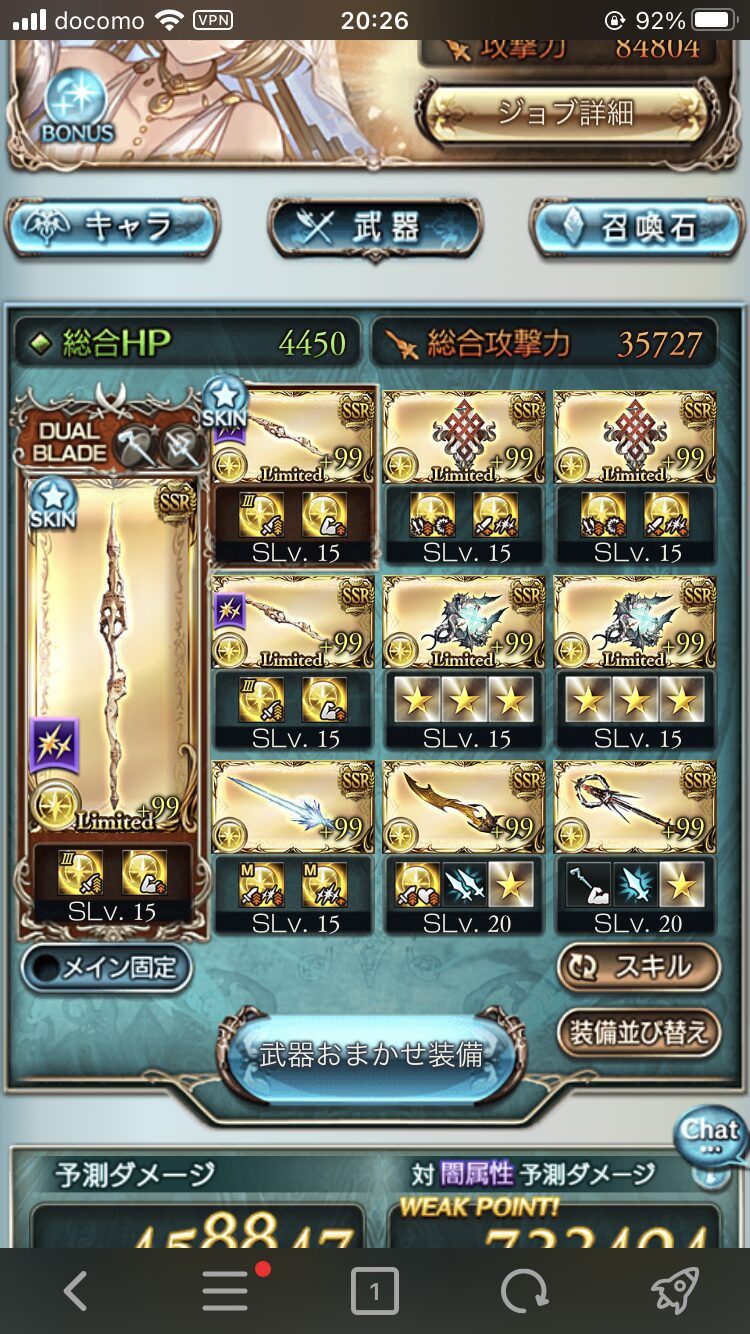Open the Chat bubble

(710, 1134)
